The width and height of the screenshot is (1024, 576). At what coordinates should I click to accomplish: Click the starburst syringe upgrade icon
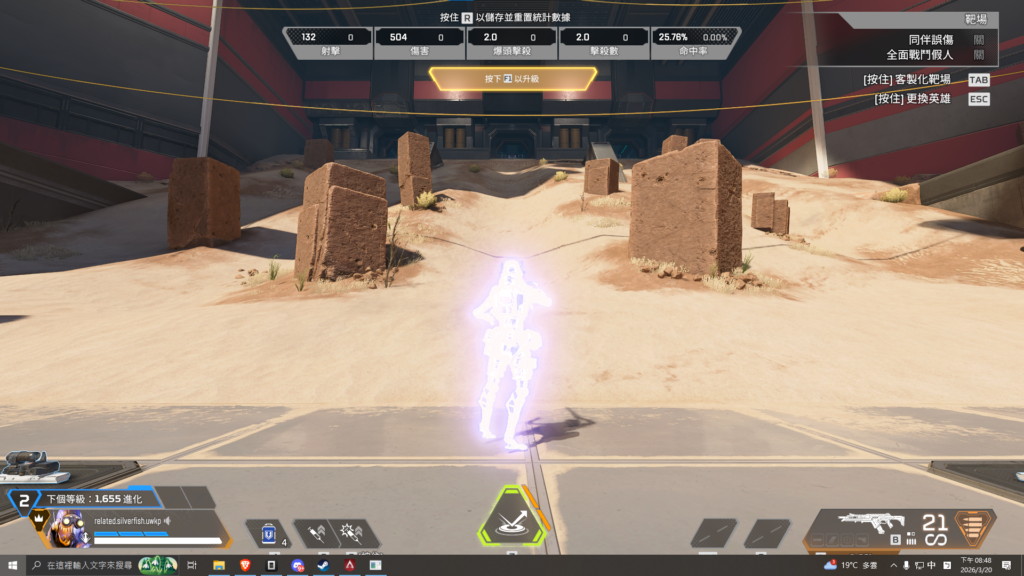coord(352,532)
